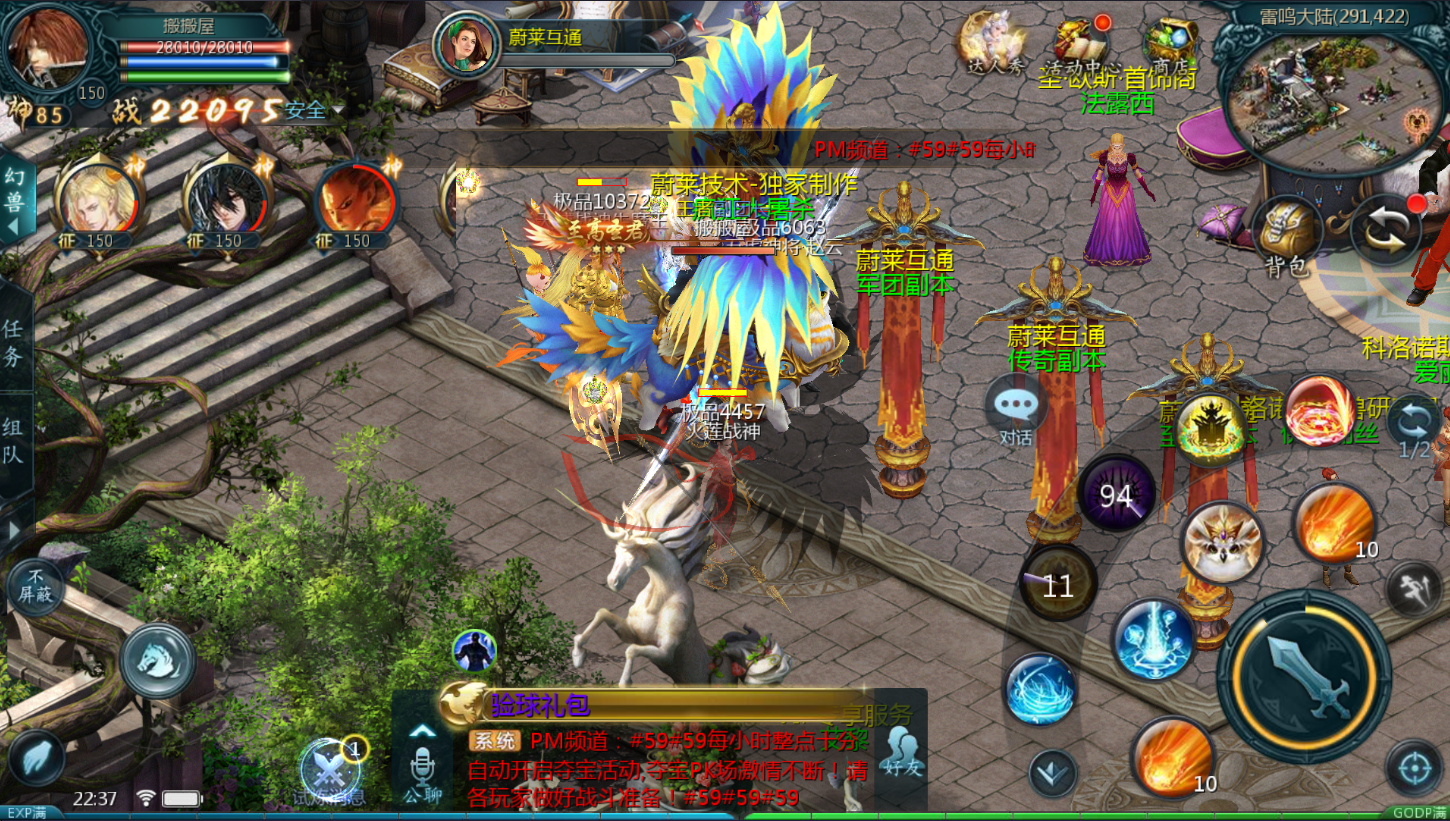Toggle the 不屏蔽 player filter button

click(x=36, y=586)
